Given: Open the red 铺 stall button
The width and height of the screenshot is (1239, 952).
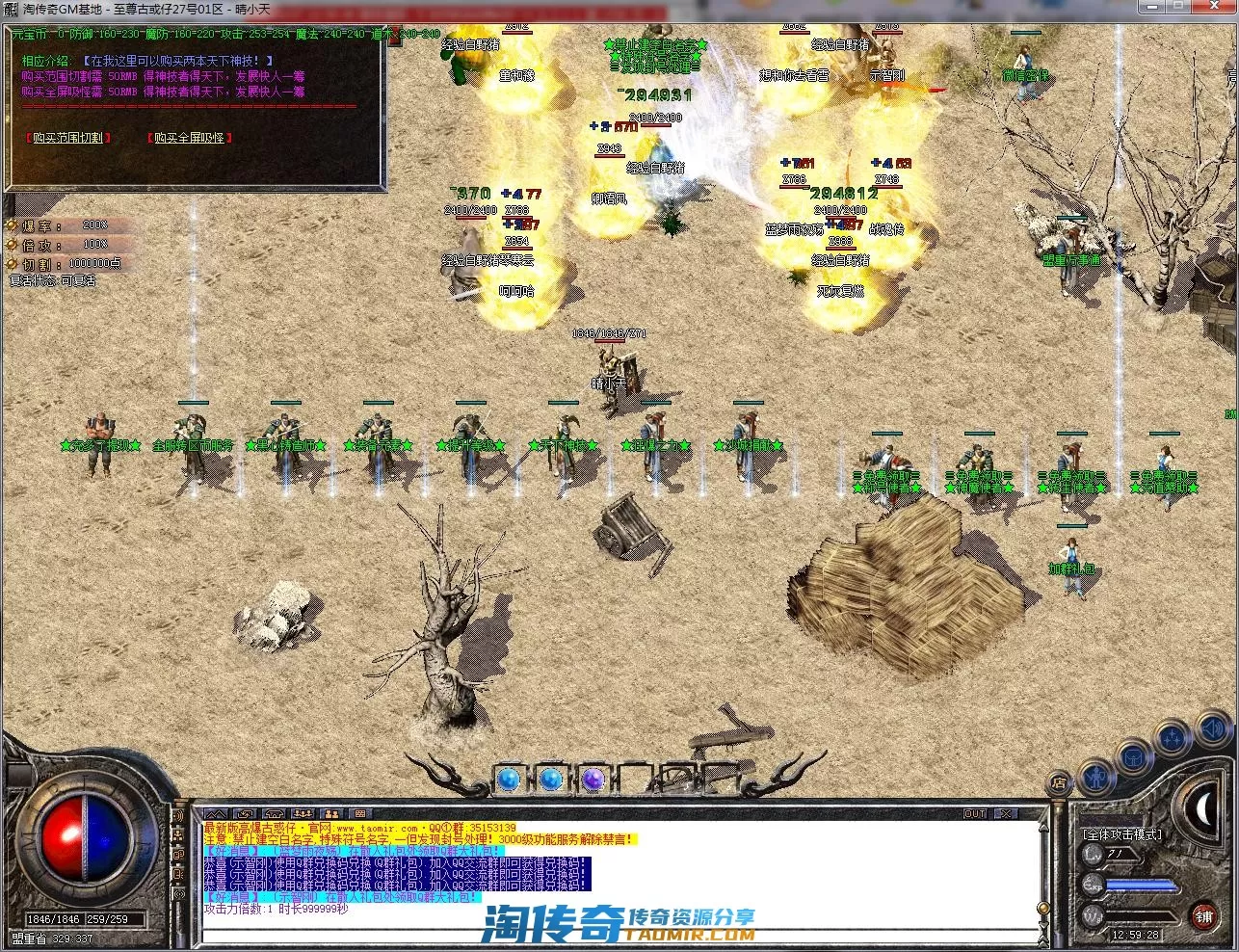Looking at the screenshot, I should pos(1204,915).
